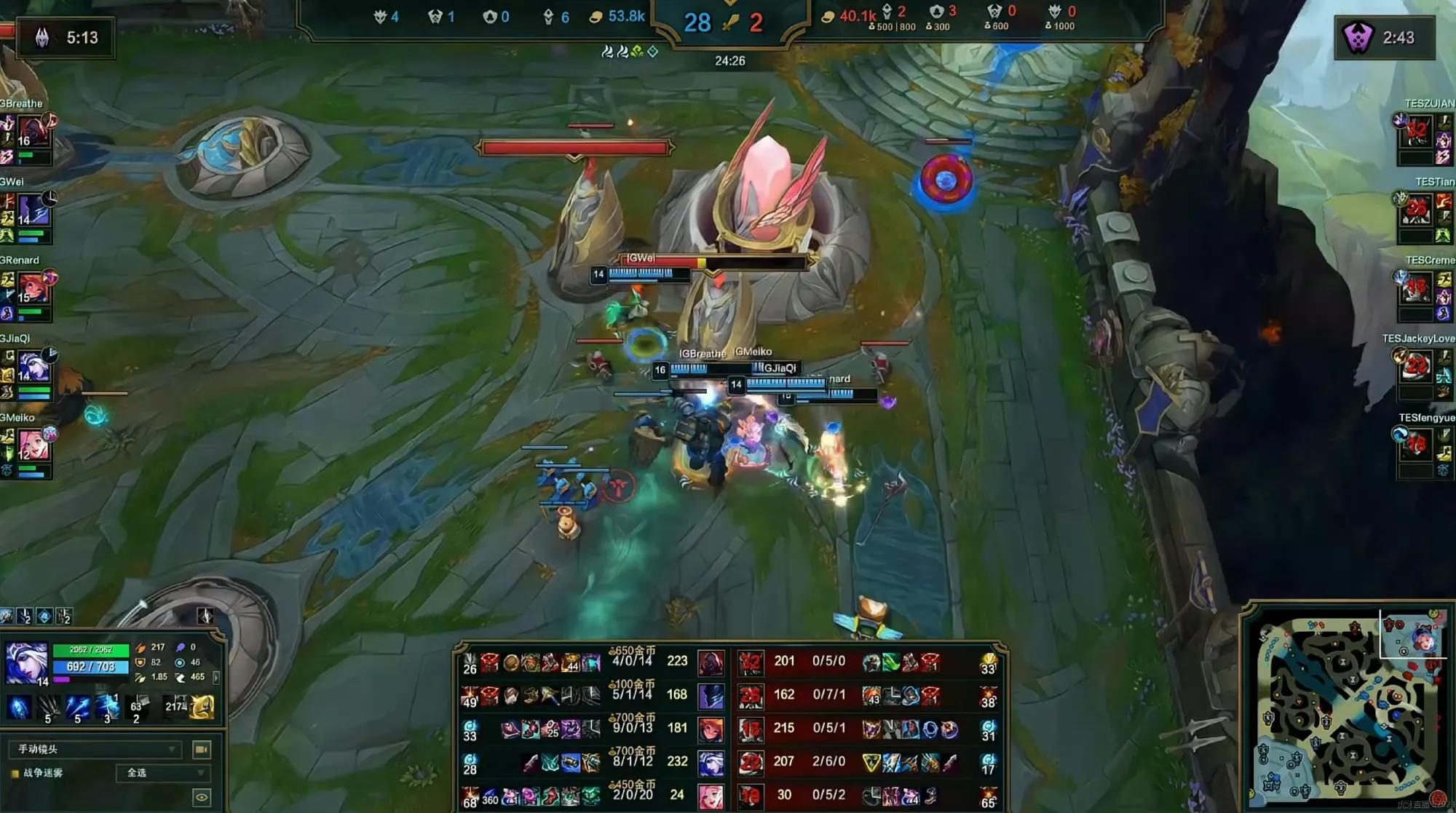Image resolution: width=1456 pixels, height=813 pixels.
Task: Select IGMeiko's pink-haired champion portrait on the left sidebar
Action: pos(33,444)
